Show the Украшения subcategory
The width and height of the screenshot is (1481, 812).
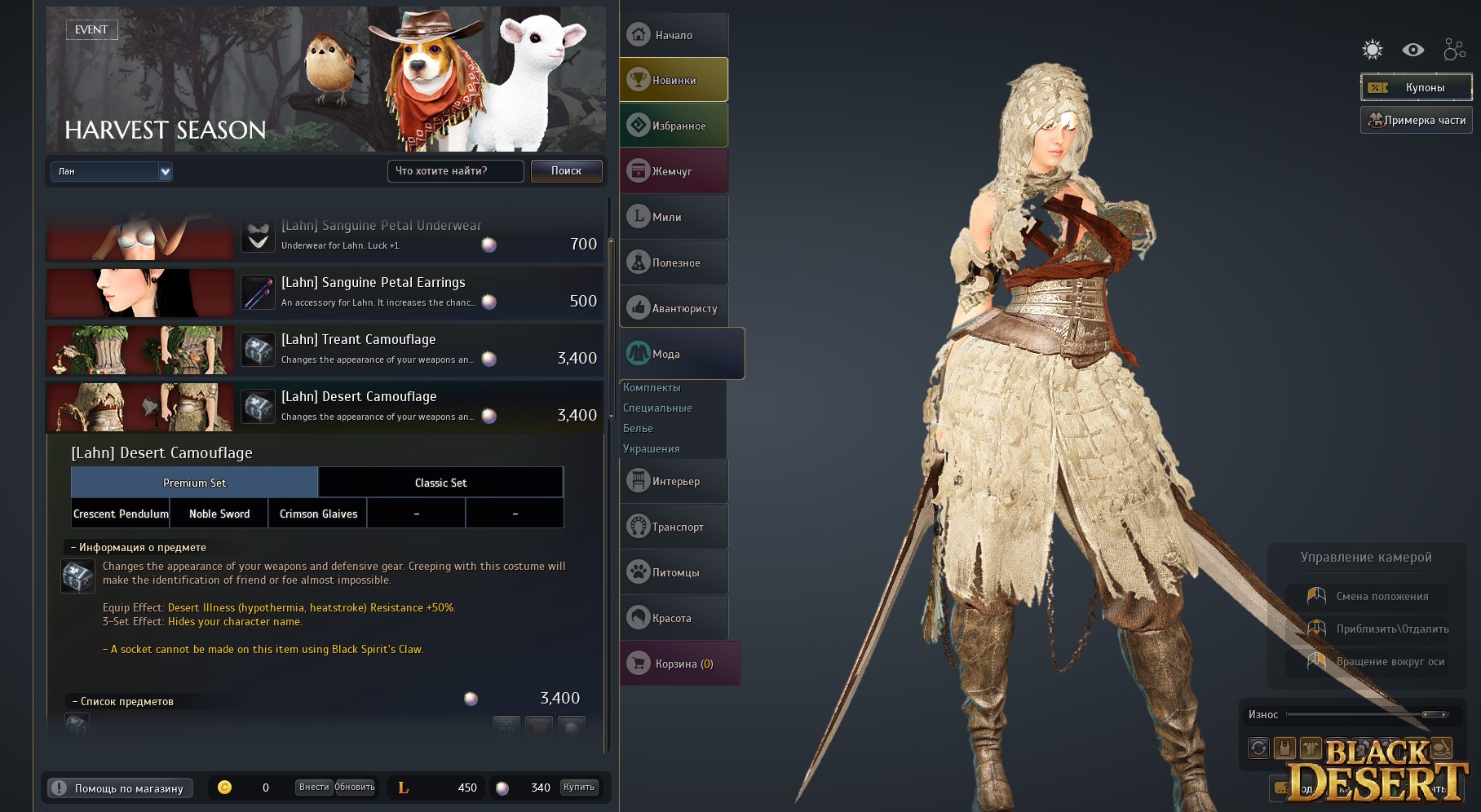(651, 448)
